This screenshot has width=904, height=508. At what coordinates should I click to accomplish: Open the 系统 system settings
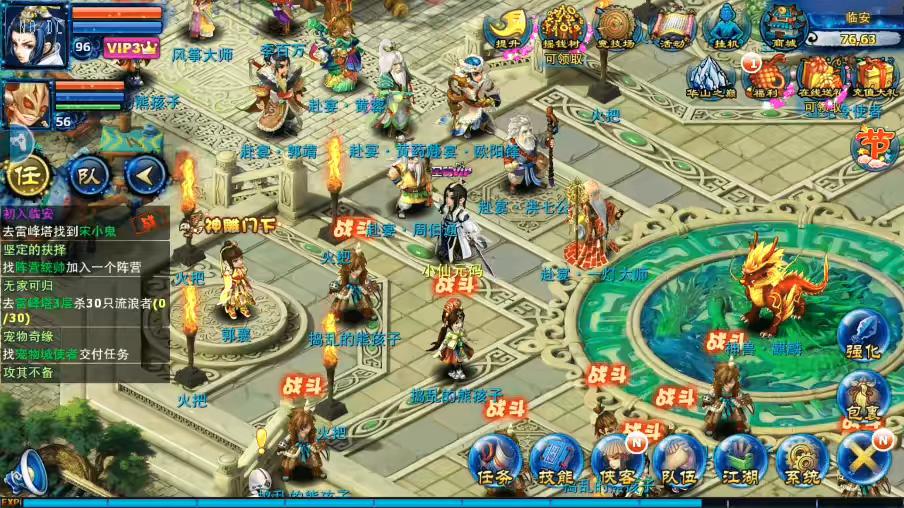(x=801, y=463)
